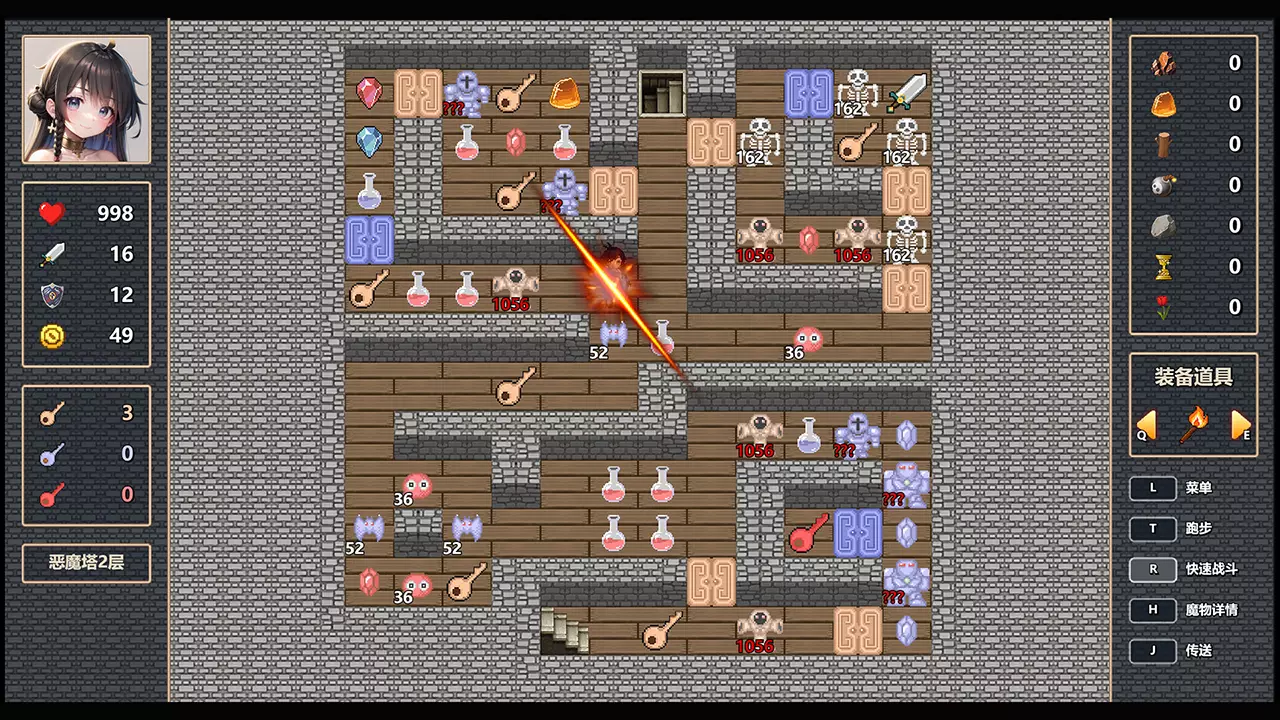Click the golden goblet inventory icon
Screen dimensions: 1280x720
1163,266
